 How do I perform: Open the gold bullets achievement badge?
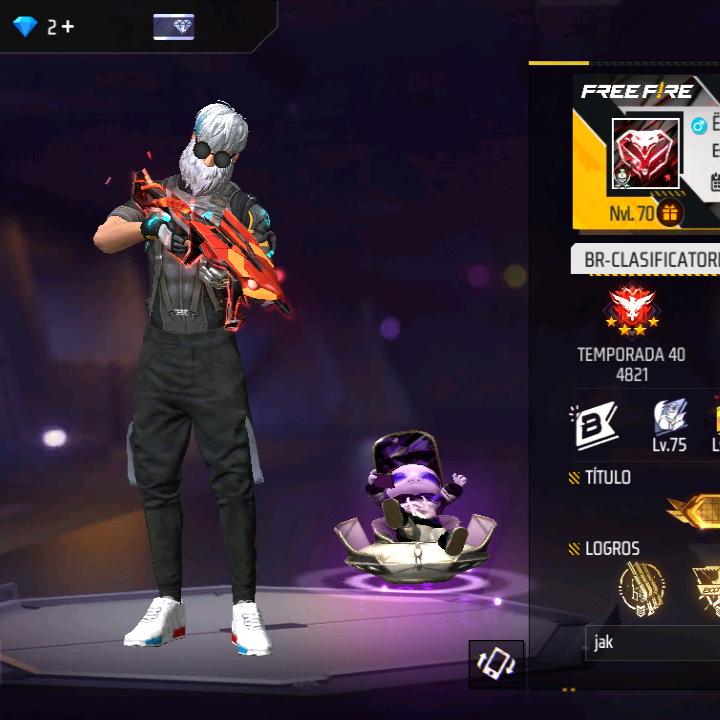click(641, 588)
